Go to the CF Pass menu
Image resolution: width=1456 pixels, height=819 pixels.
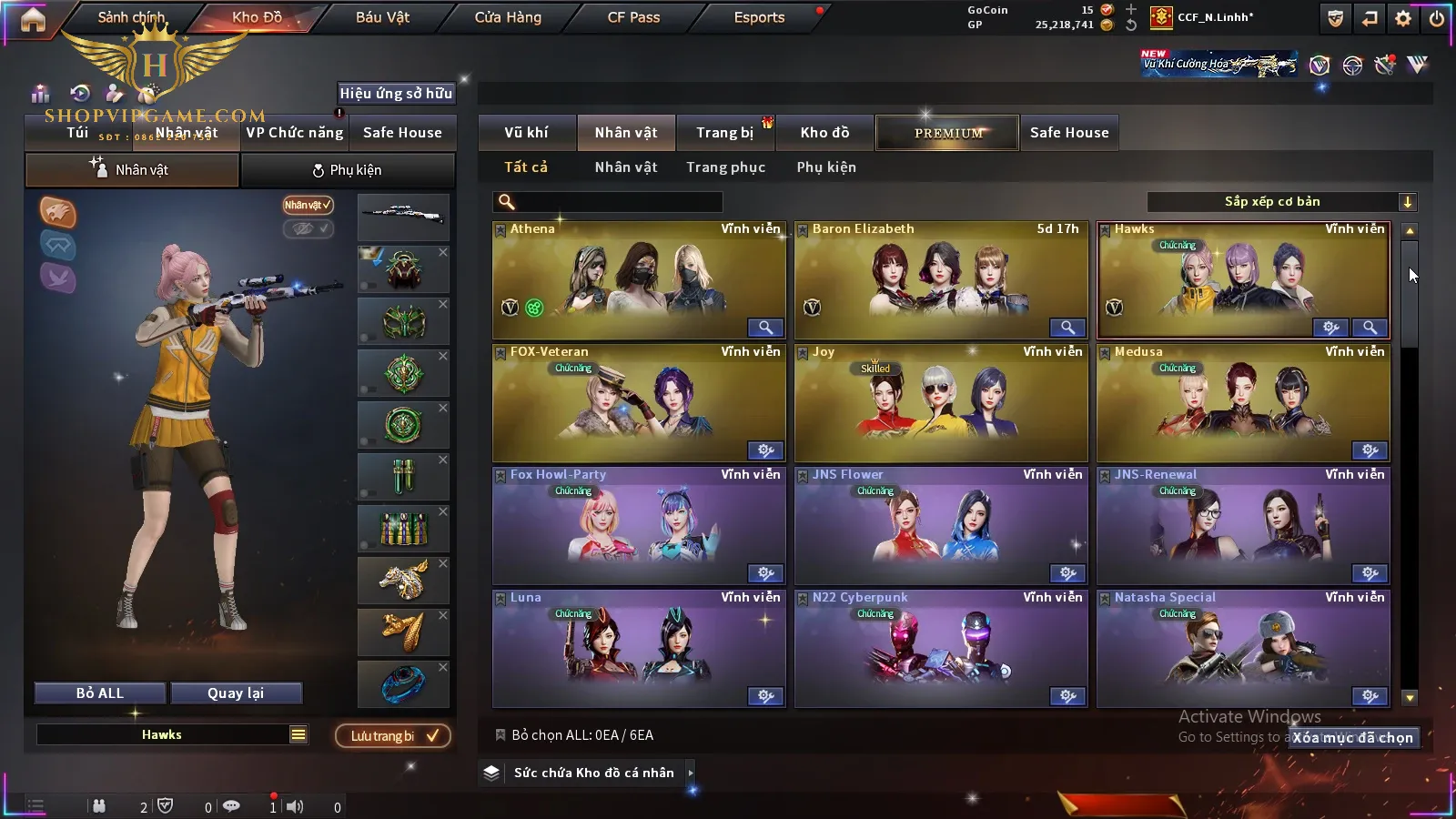point(633,17)
